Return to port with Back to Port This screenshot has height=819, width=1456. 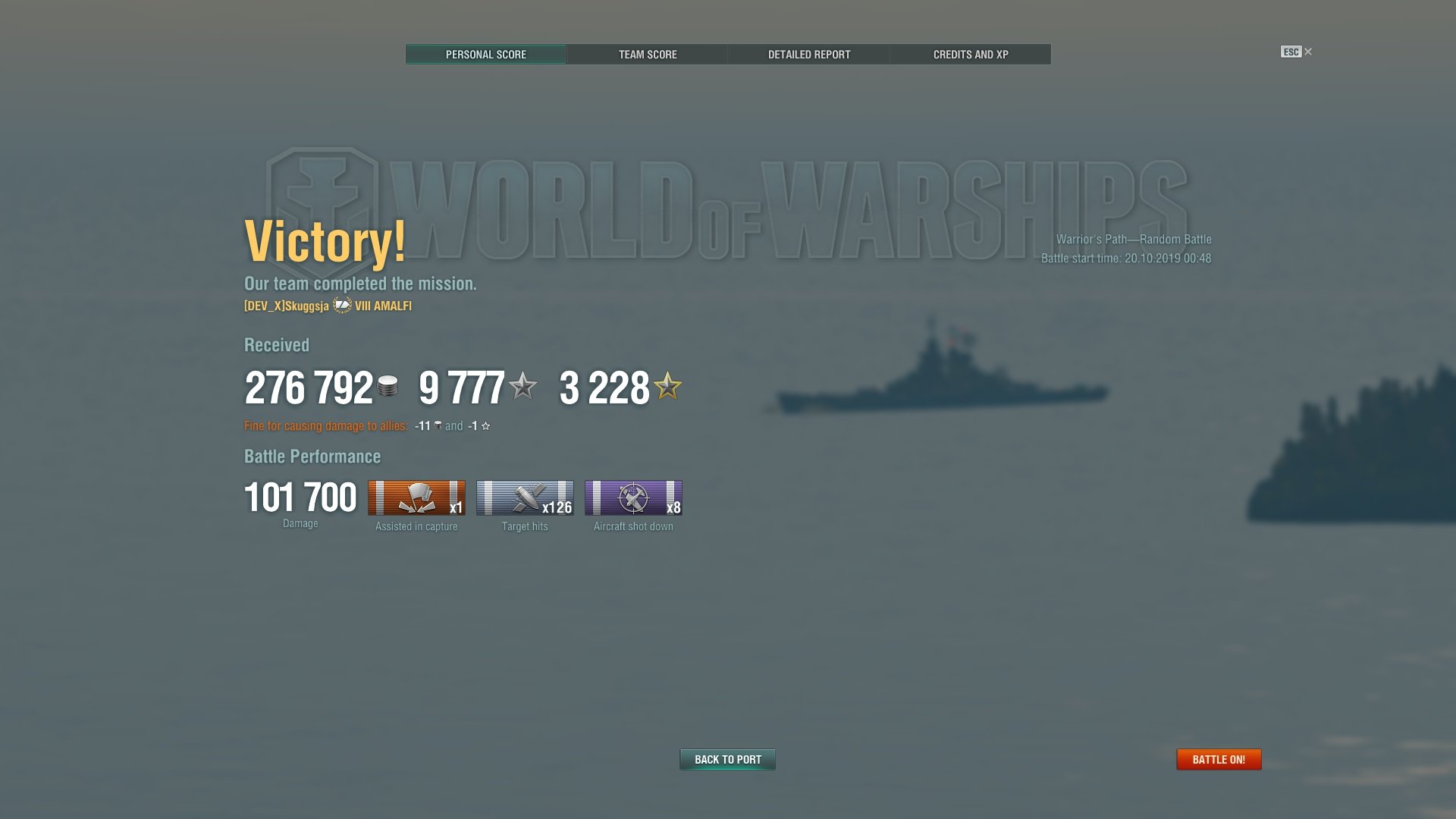pyautogui.click(x=727, y=759)
